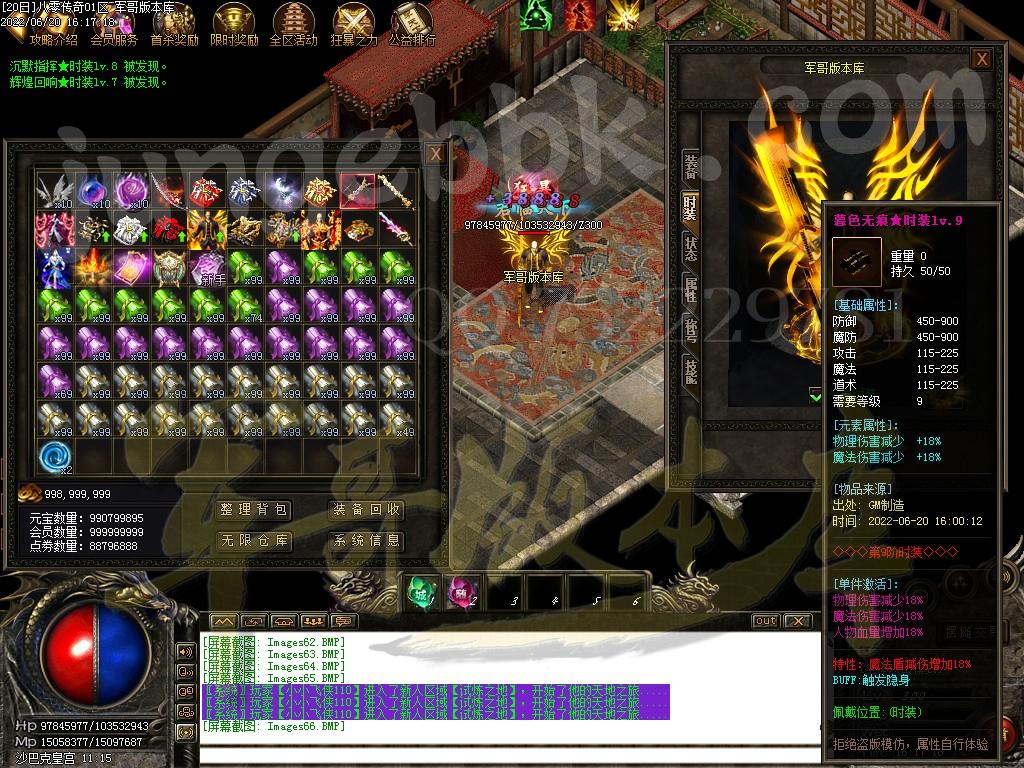Close the inventory bag window
The height and width of the screenshot is (768, 1024).
[435, 154]
